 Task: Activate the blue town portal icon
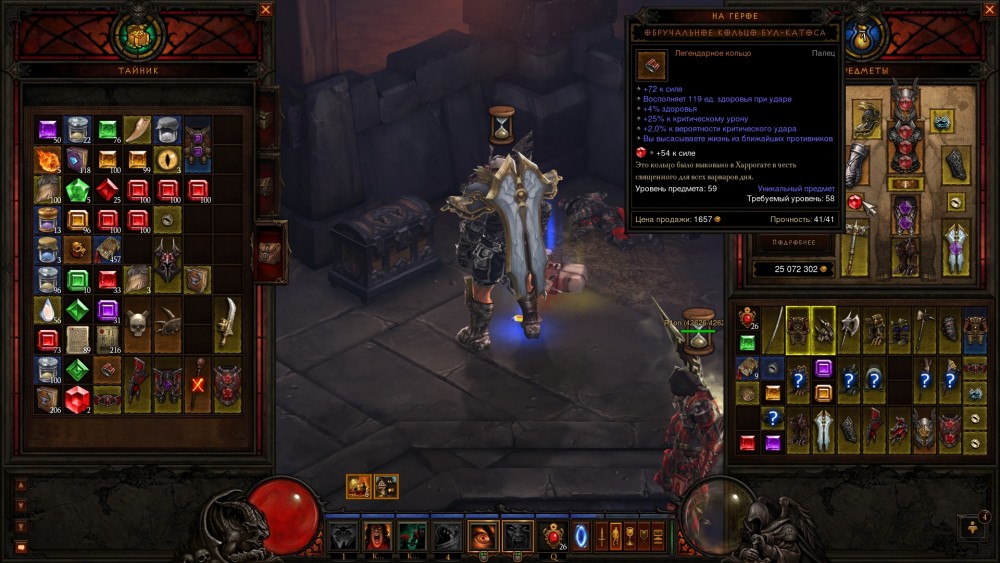tap(581, 536)
